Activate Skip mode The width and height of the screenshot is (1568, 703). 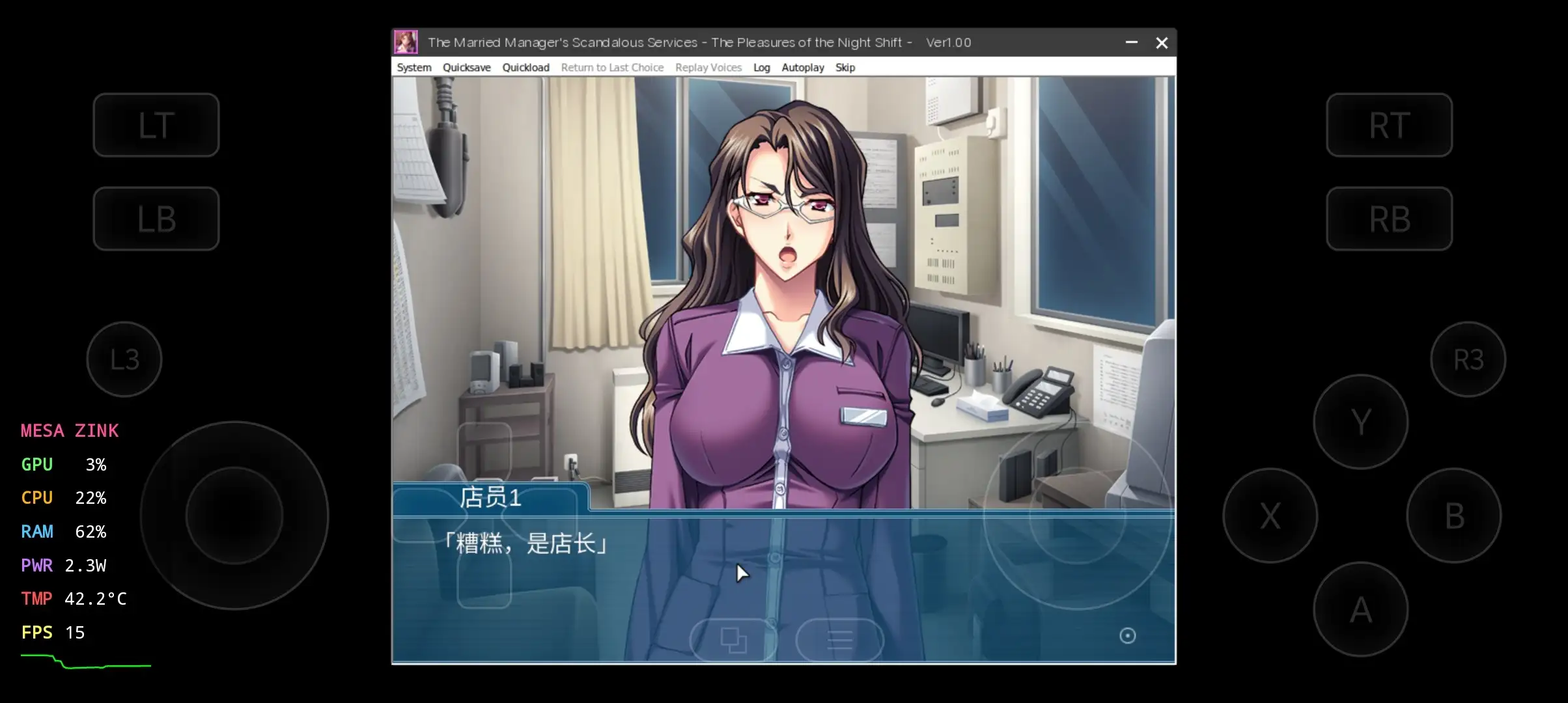[x=845, y=67]
